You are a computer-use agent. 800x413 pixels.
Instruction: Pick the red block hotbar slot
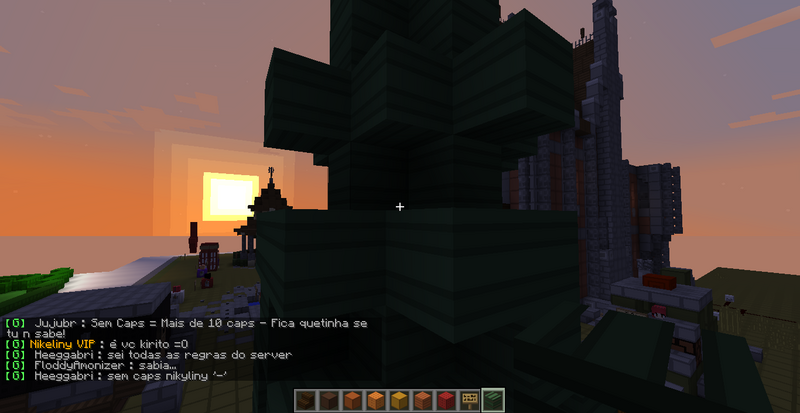pyautogui.click(x=446, y=401)
